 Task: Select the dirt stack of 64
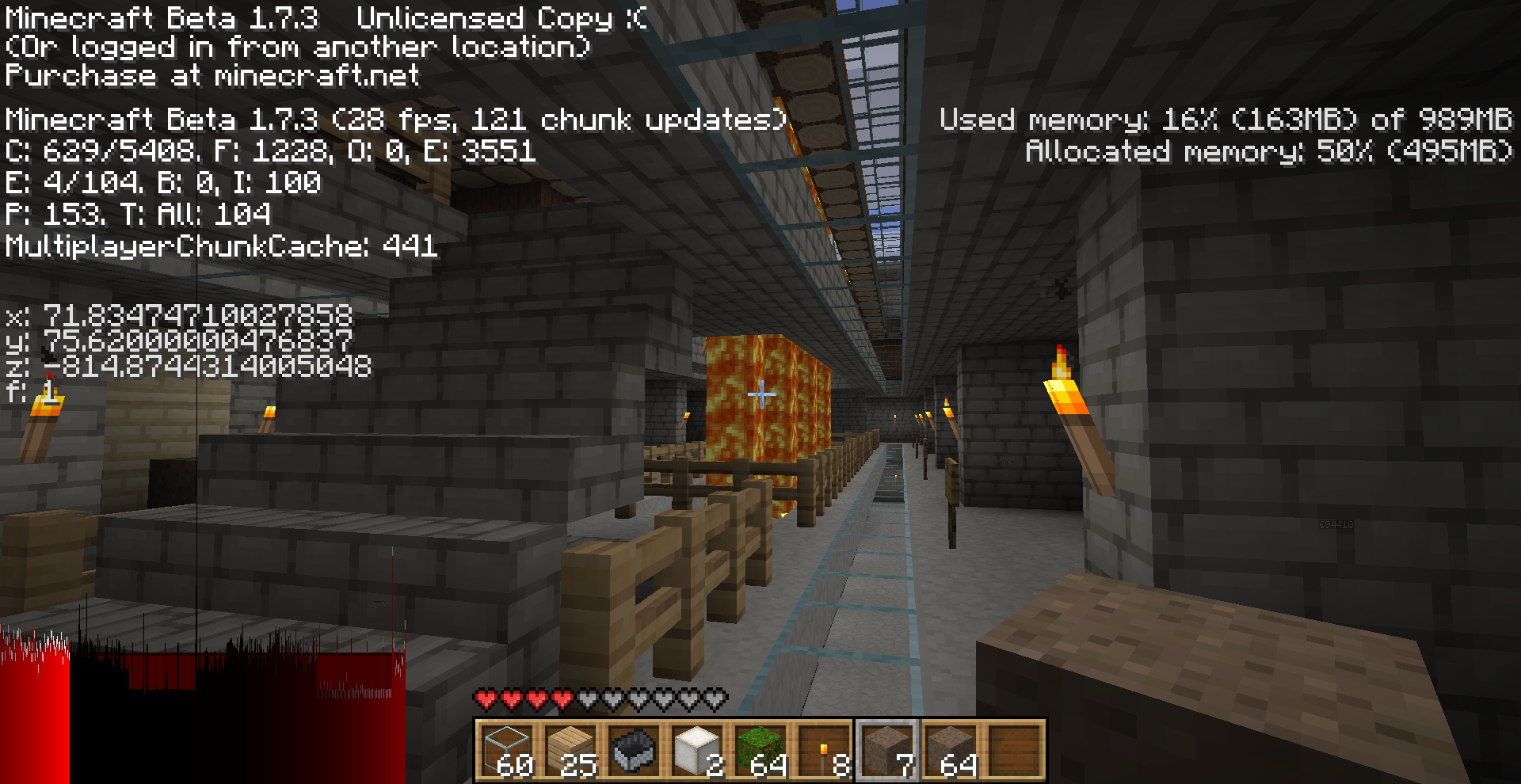951,750
